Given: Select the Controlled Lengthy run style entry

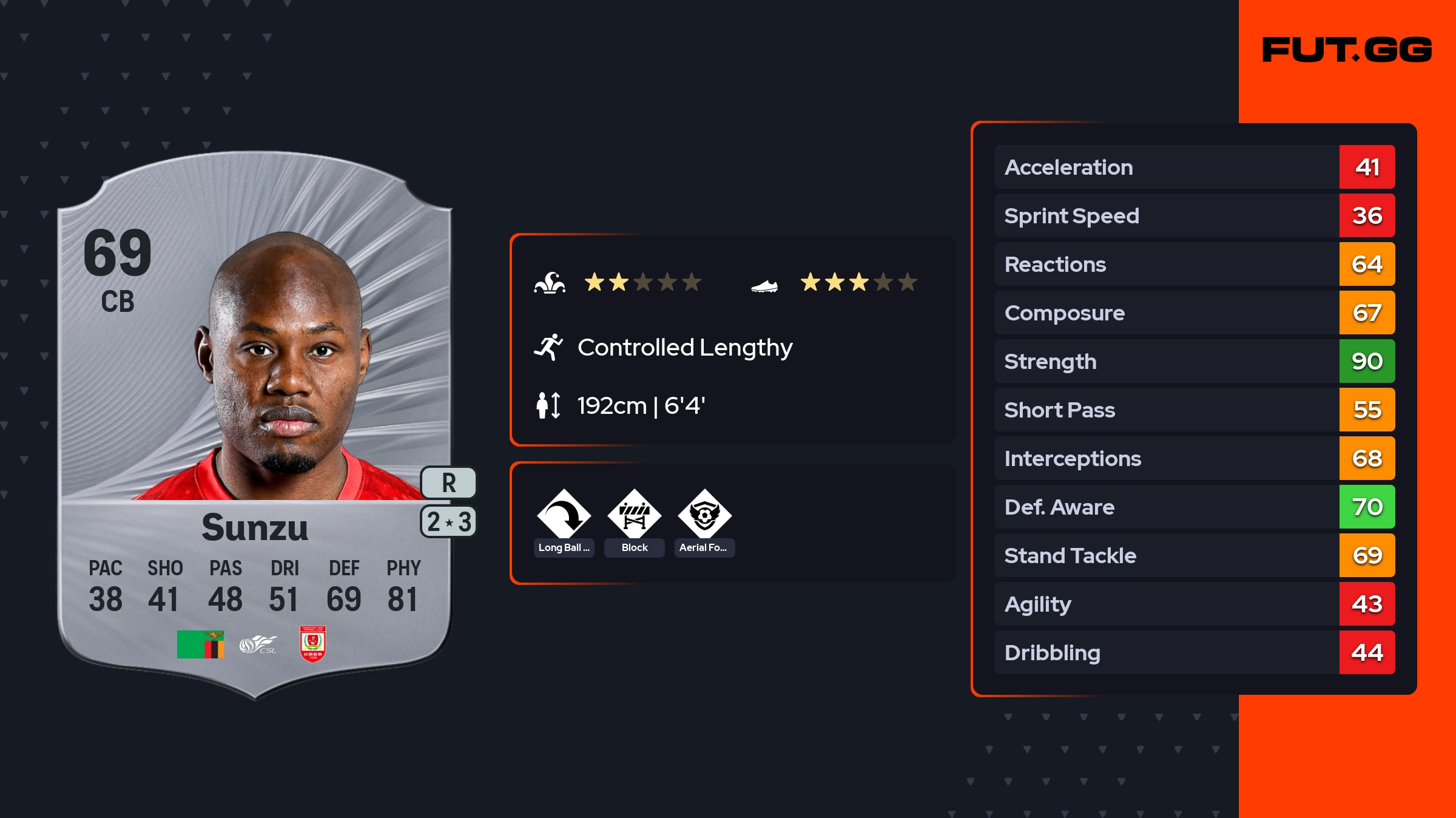Looking at the screenshot, I should click(684, 348).
